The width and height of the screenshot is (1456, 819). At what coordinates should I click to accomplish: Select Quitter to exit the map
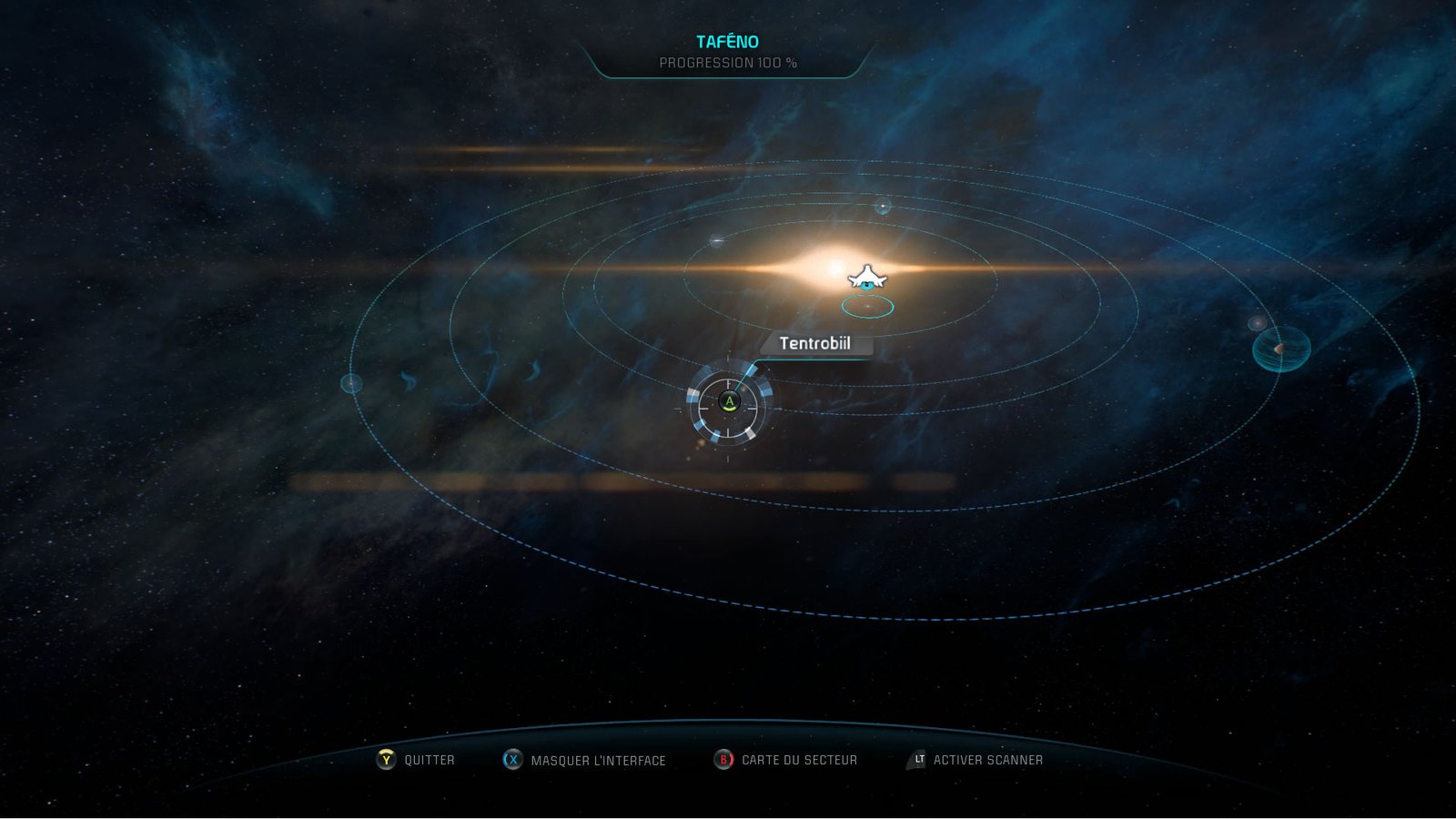pyautogui.click(x=428, y=758)
